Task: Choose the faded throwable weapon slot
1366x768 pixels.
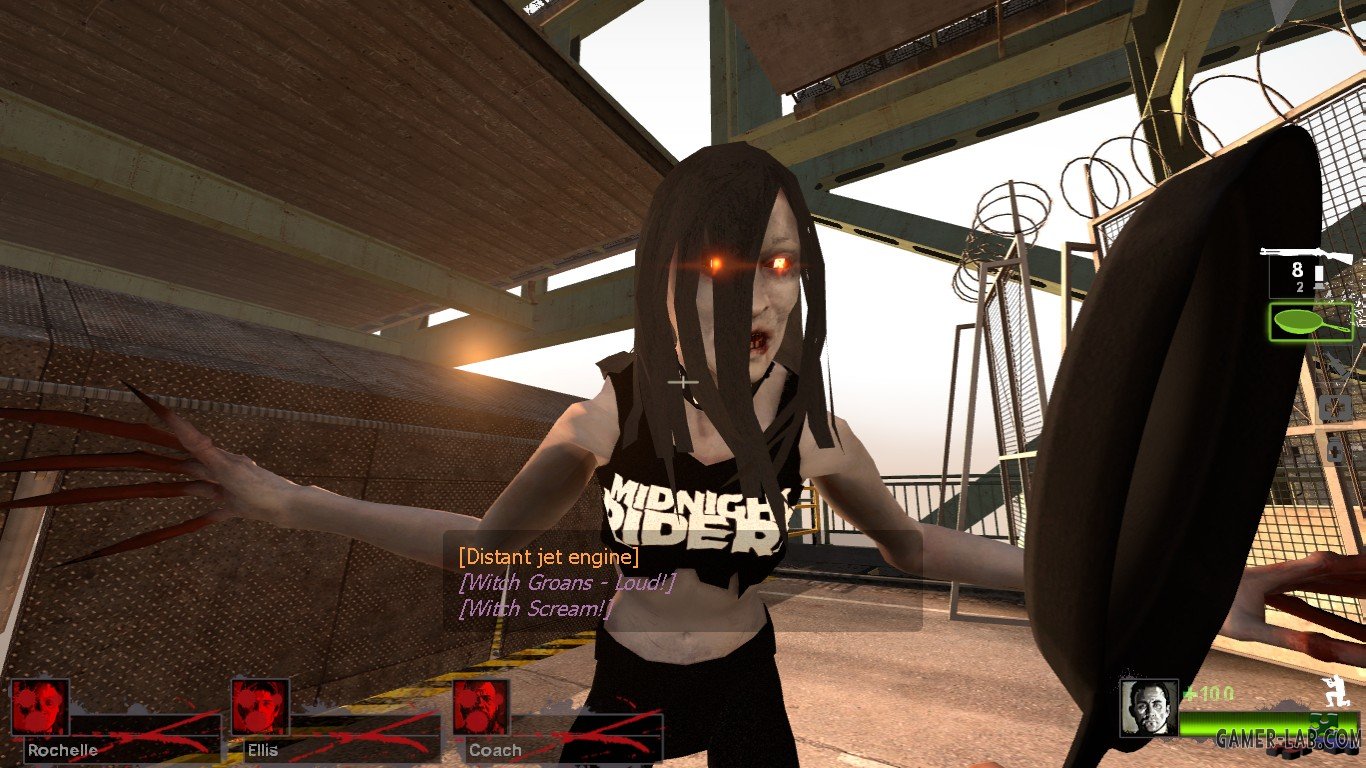Action: click(x=1339, y=366)
